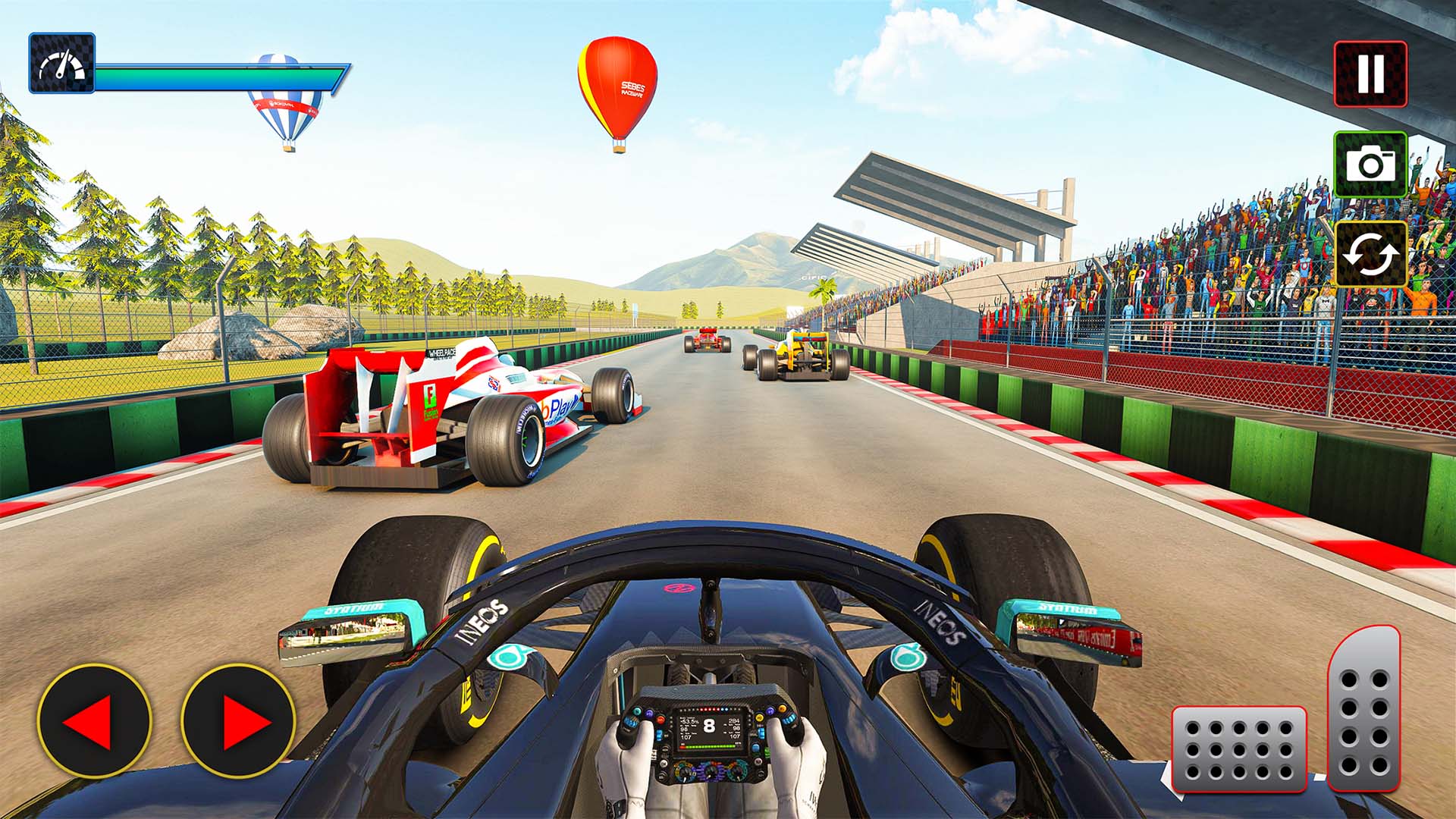Screen dimensions: 1456x819
Task: Toggle the purple button on the steering wheel
Action: 650,714
